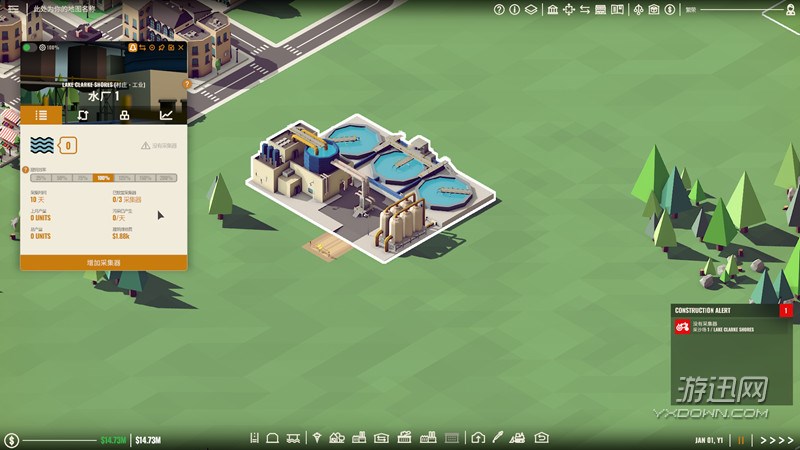The image size is (800, 450).
Task: Set production efficiency to 25%
Action: pos(41,178)
